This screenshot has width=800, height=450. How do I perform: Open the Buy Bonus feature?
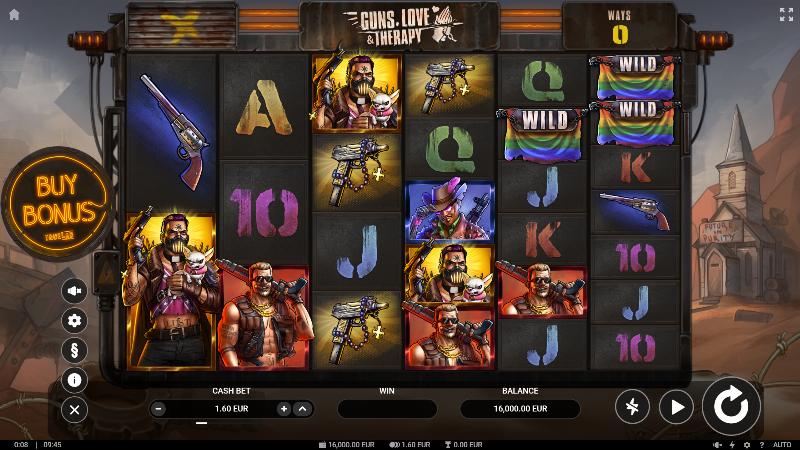(57, 203)
